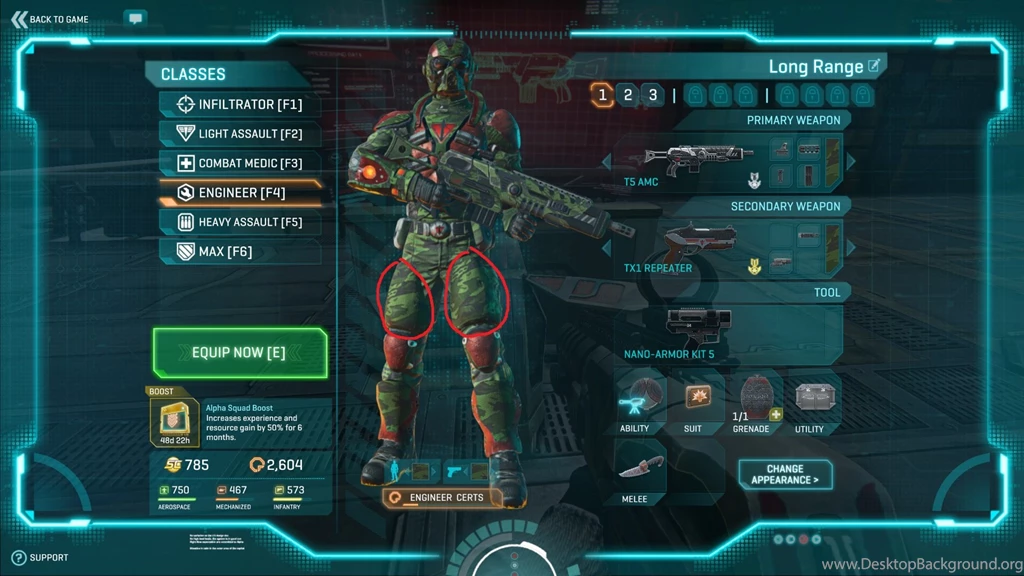Open the Suit slot
Viewport: 1024px width, 576px height.
click(697, 400)
